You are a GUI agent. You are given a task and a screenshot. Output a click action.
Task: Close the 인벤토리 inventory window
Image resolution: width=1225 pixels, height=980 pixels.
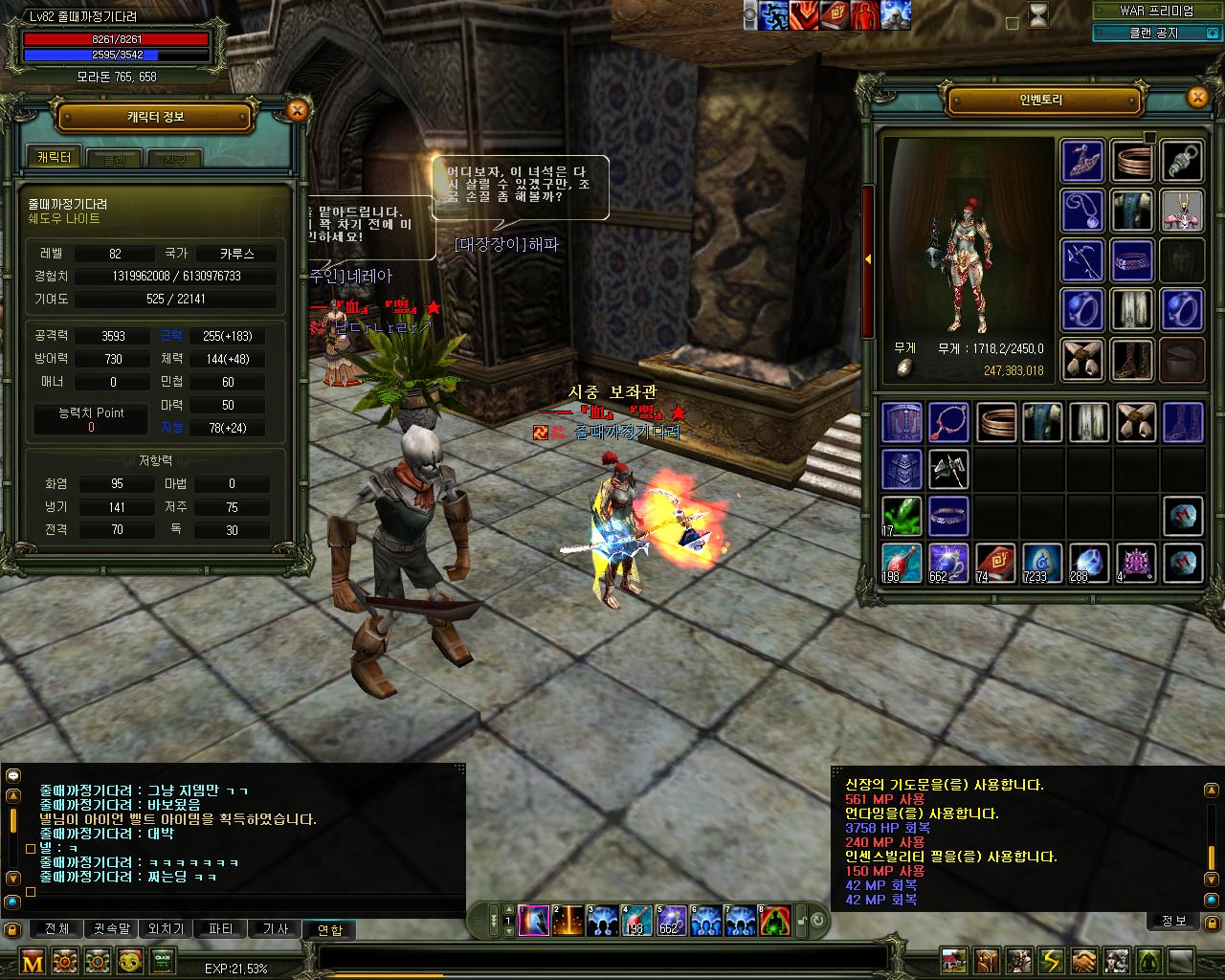click(1197, 97)
